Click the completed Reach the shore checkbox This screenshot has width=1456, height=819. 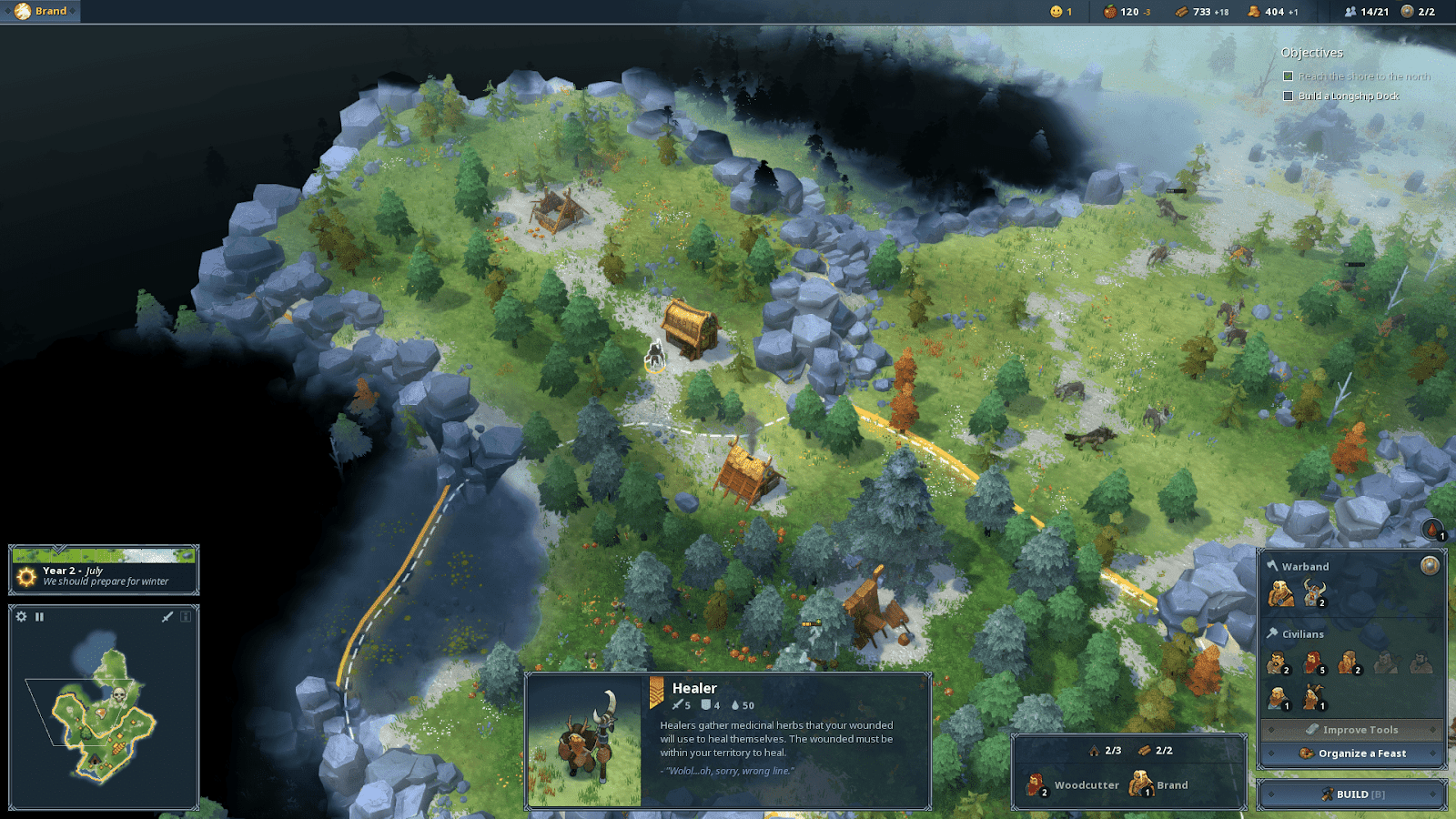click(x=1287, y=76)
